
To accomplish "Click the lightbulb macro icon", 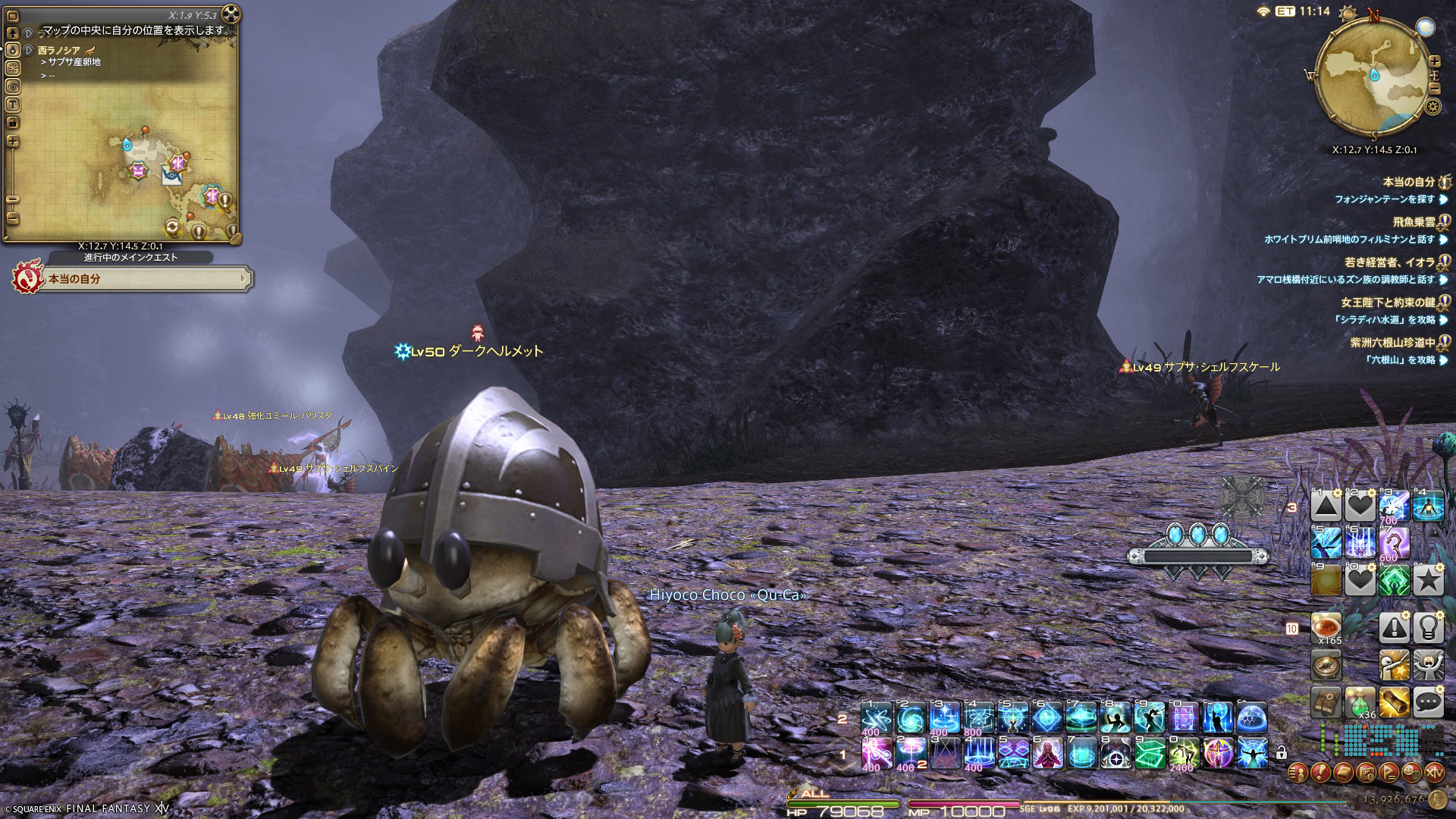I will pyautogui.click(x=1428, y=628).
